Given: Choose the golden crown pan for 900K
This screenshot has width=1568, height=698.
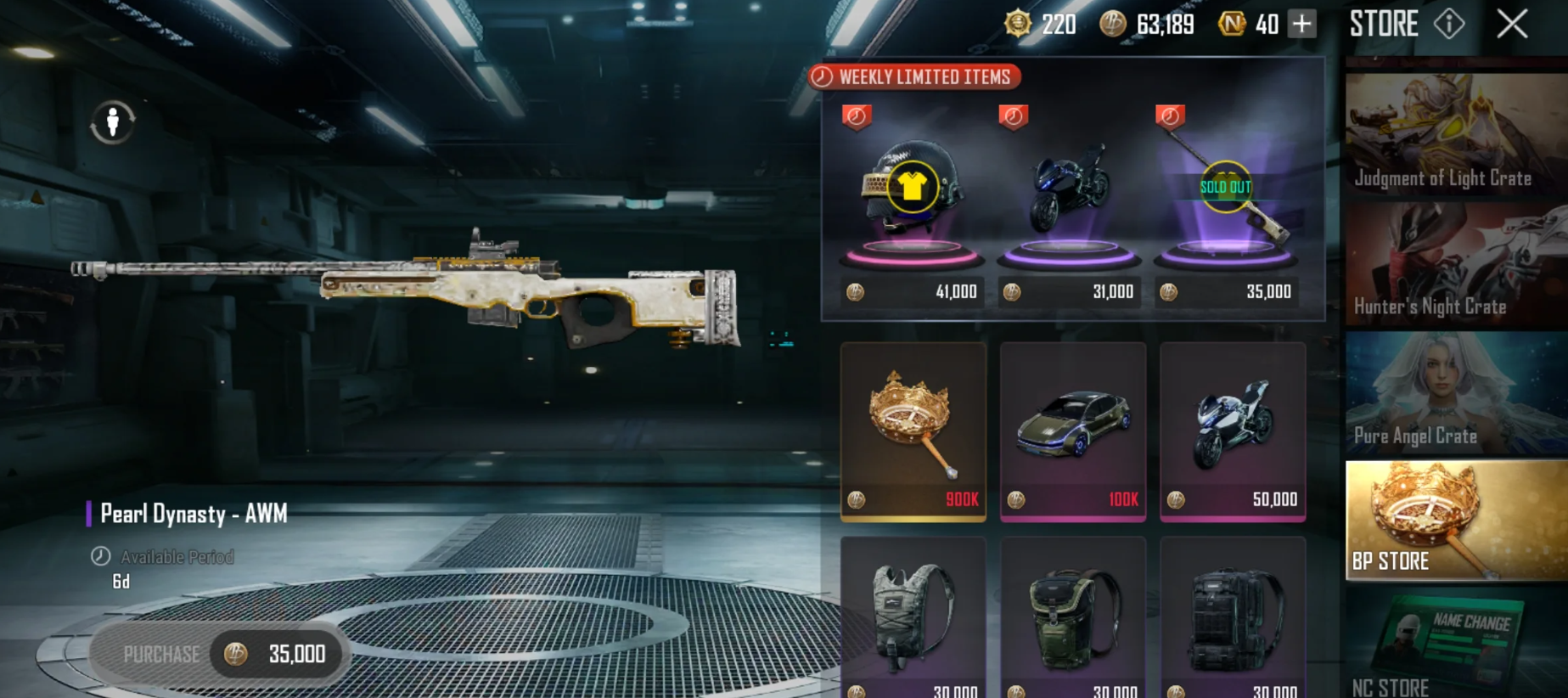Looking at the screenshot, I should coord(913,431).
